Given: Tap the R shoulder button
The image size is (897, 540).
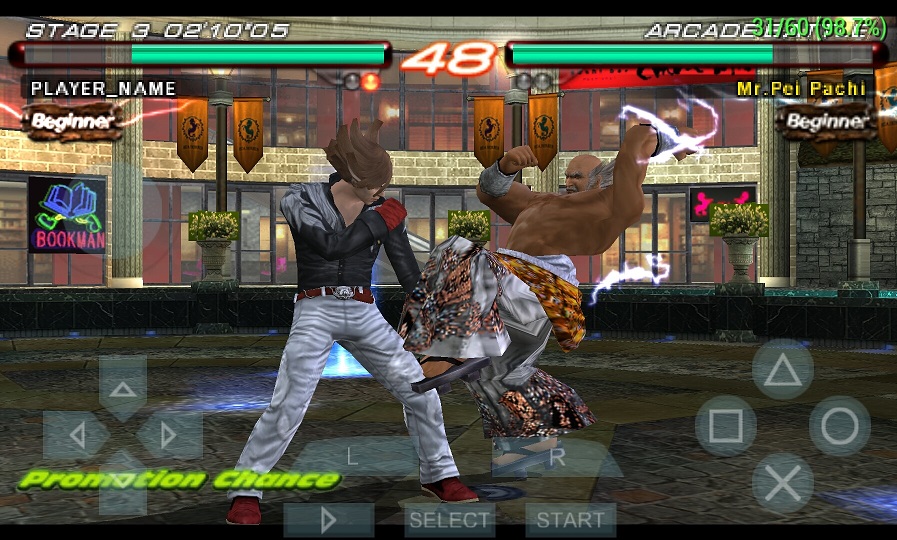Looking at the screenshot, I should (557, 457).
